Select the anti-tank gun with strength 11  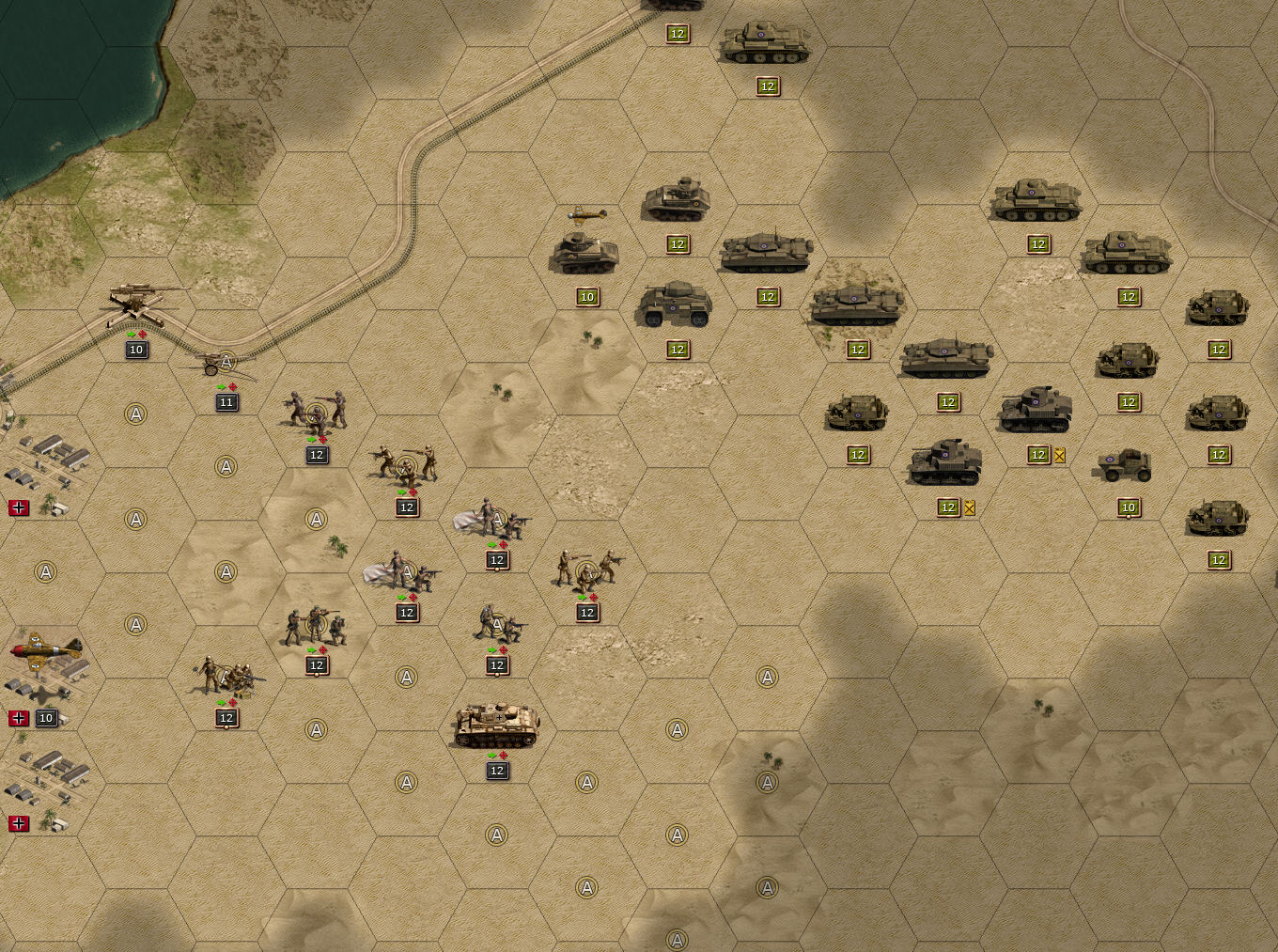coord(226,366)
